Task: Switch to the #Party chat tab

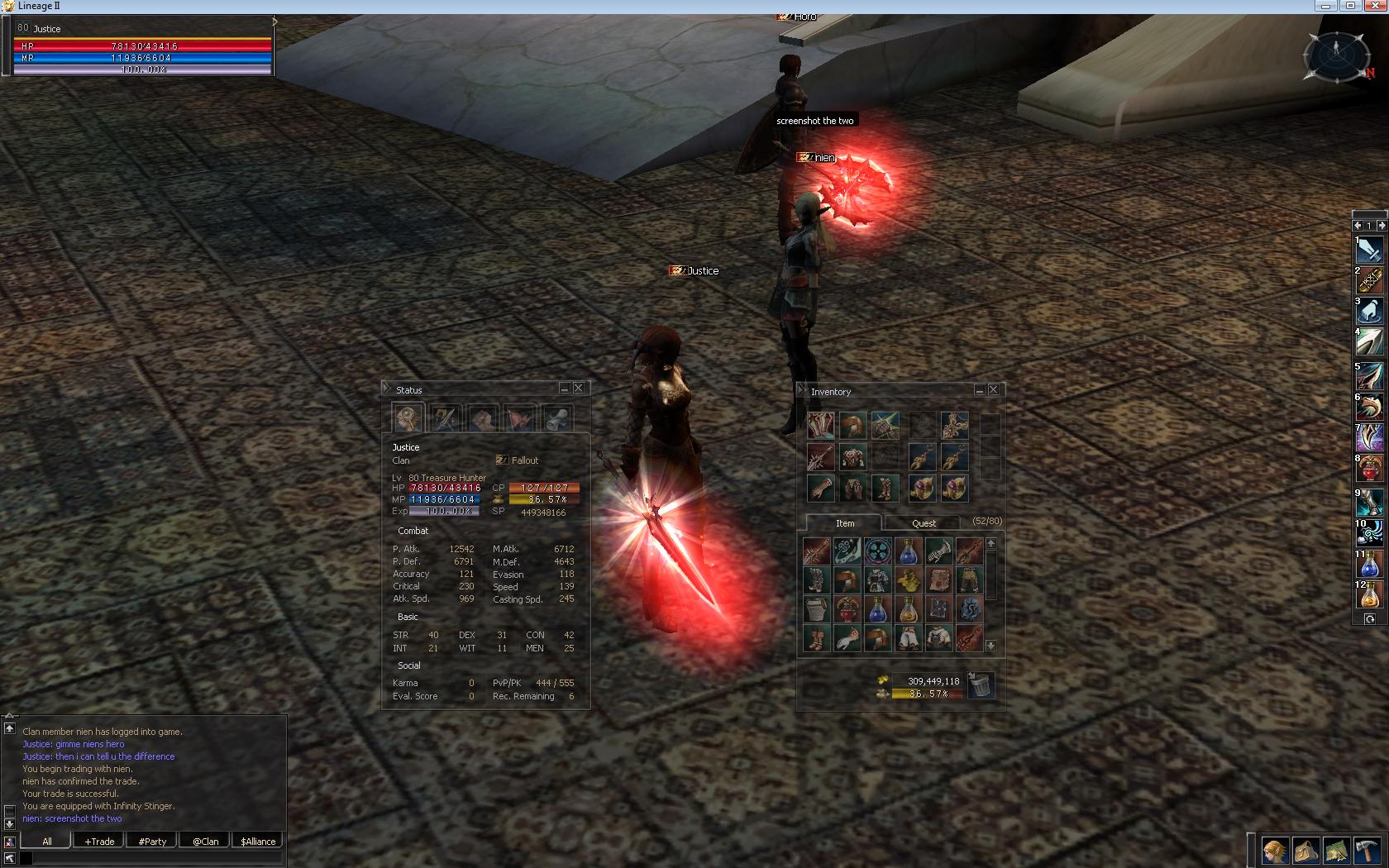Action: 152,841
